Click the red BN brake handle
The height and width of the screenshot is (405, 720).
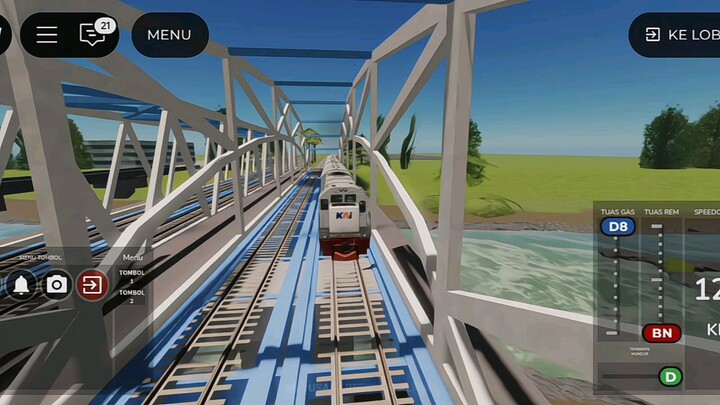coord(661,333)
